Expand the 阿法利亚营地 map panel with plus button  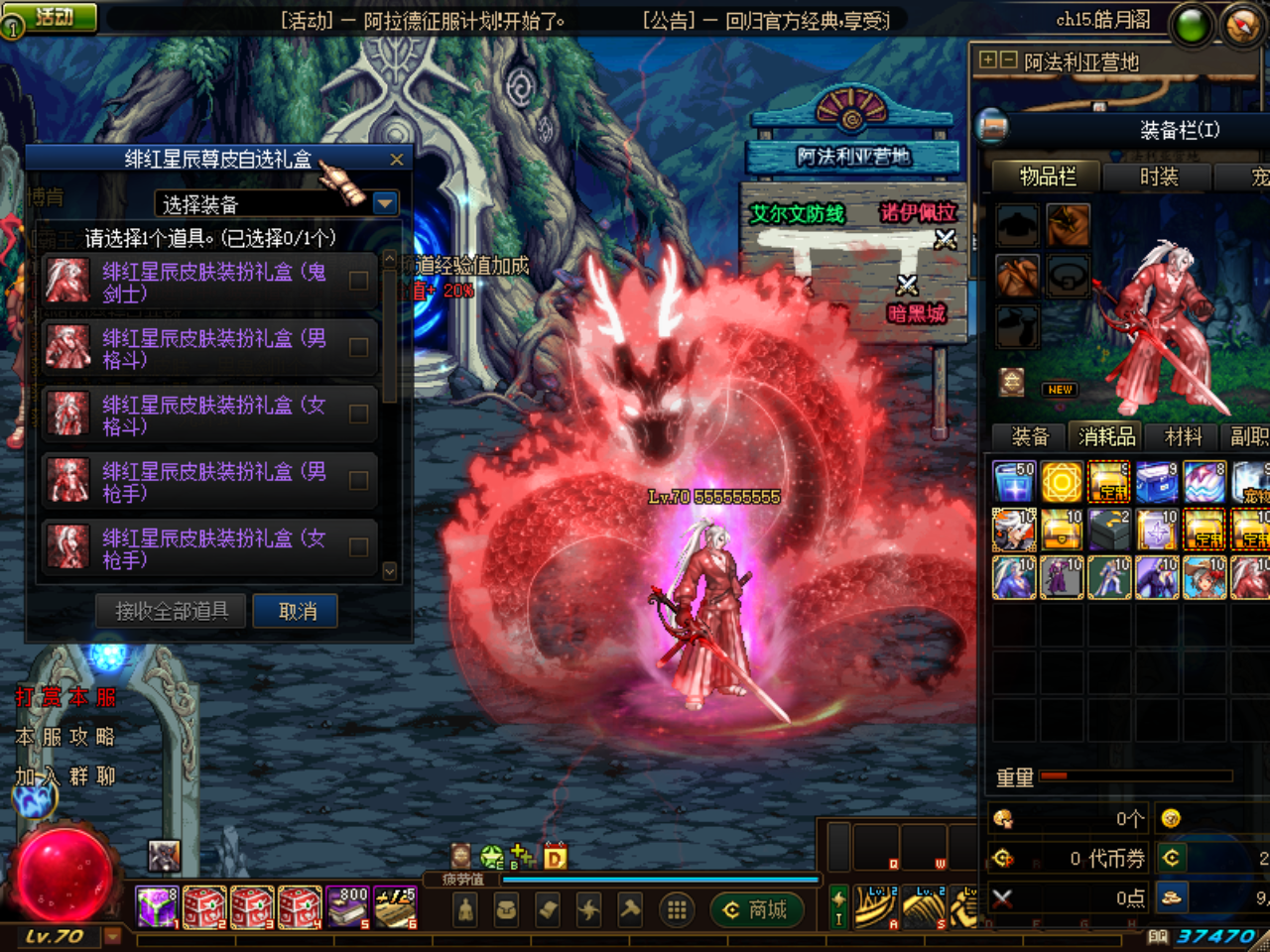986,60
